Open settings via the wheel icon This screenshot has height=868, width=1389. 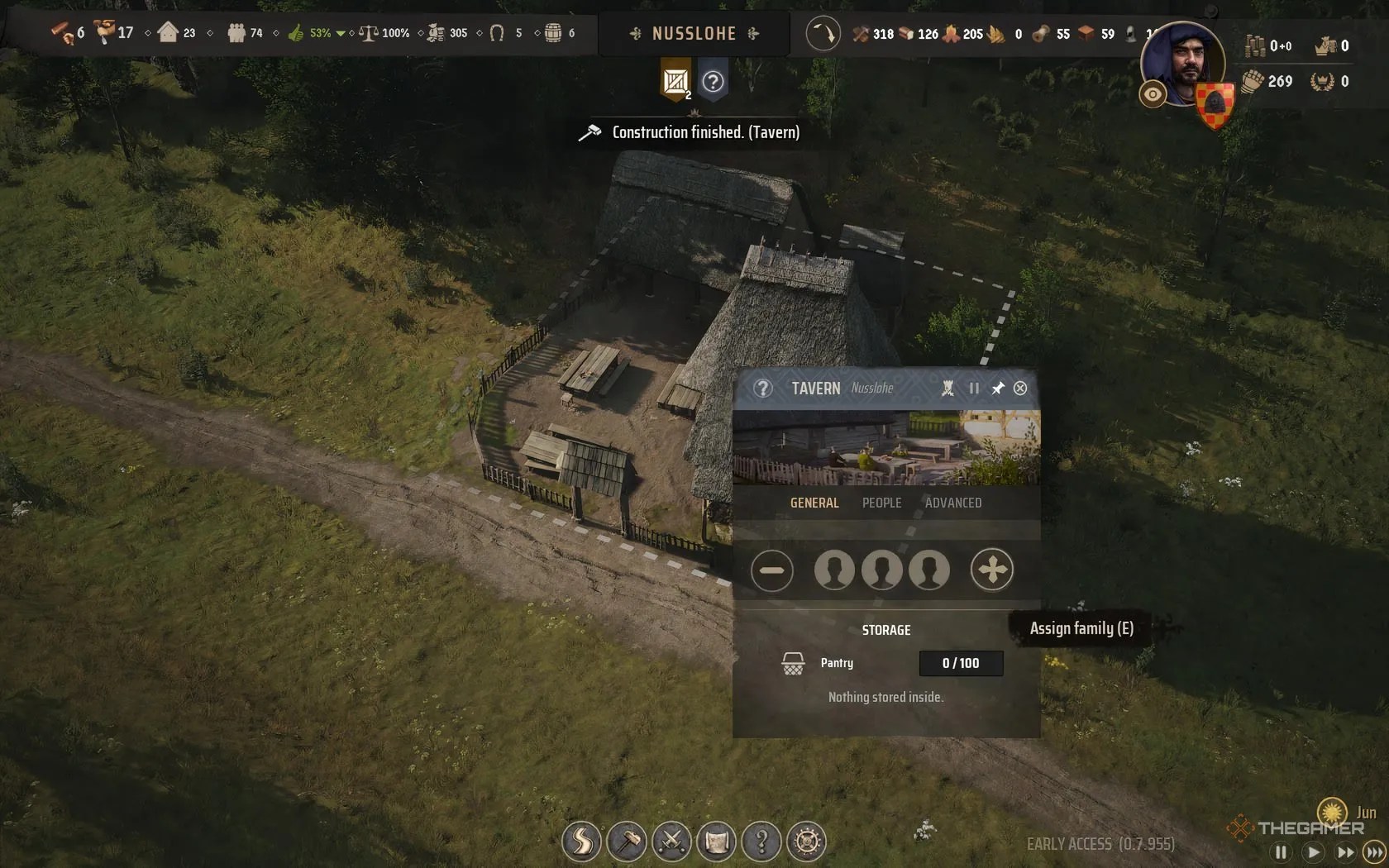point(808,841)
